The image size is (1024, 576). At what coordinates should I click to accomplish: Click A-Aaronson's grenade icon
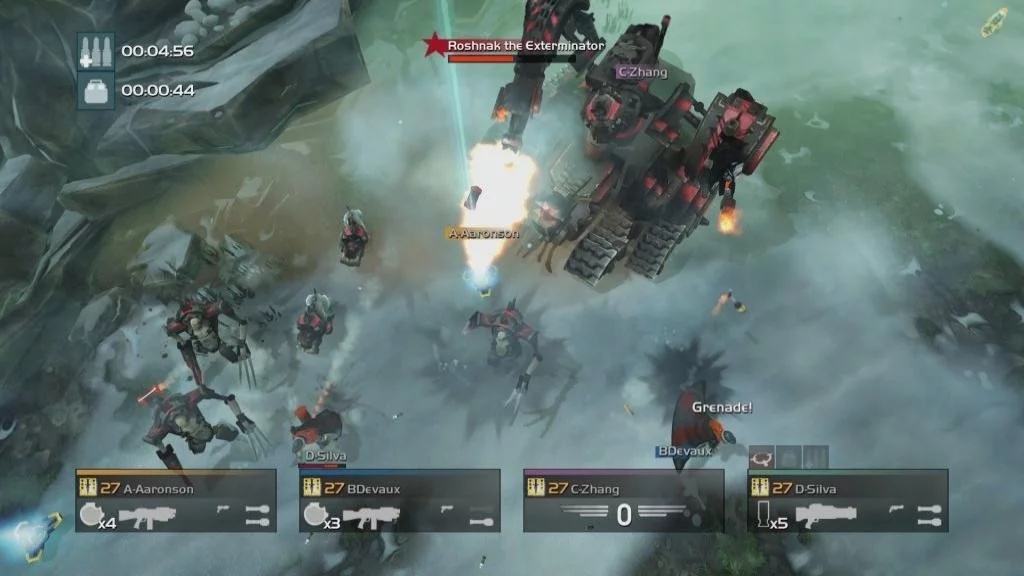[90, 517]
